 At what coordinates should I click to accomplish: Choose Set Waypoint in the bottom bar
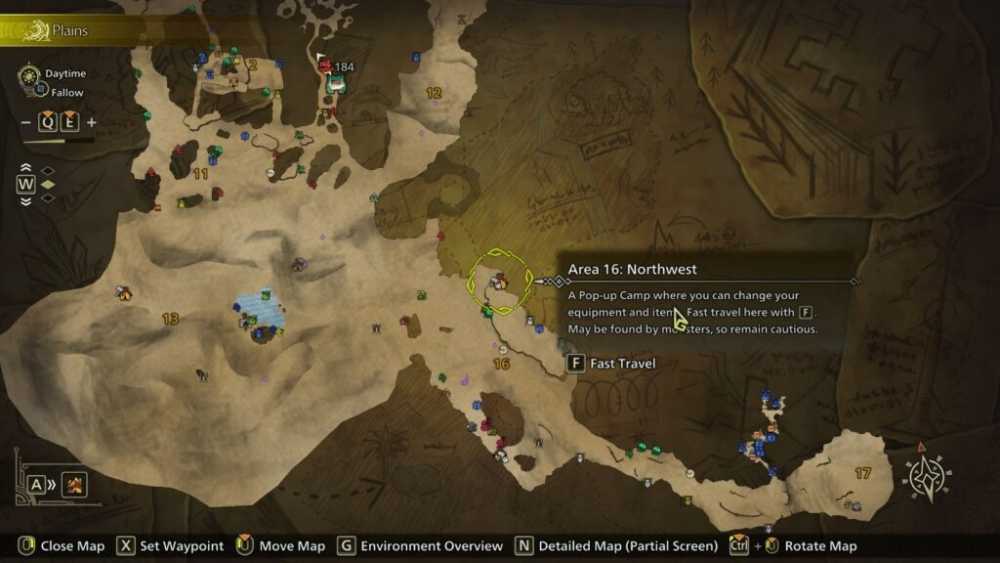coord(170,546)
